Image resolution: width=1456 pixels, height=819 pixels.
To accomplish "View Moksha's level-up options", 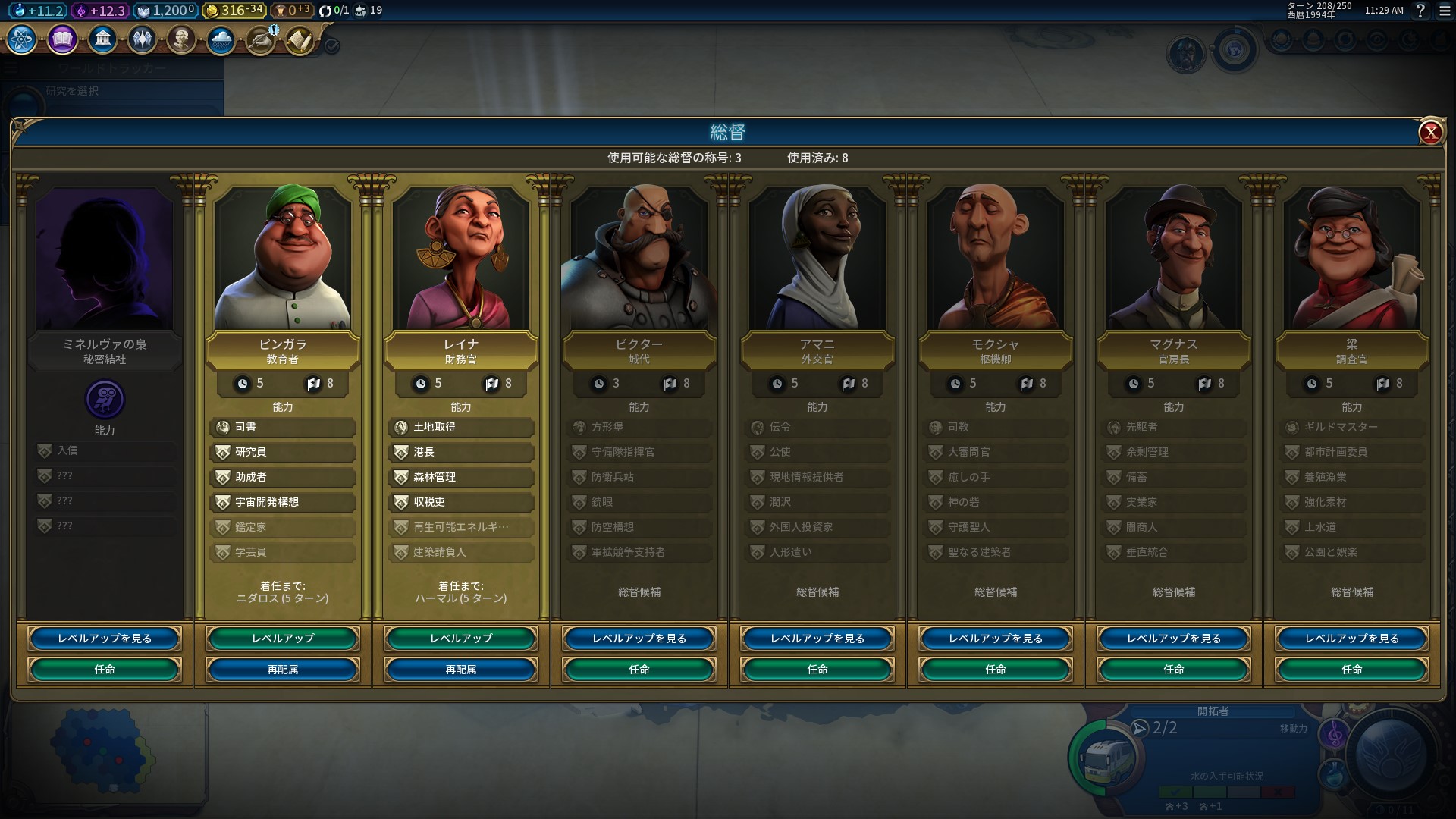I will point(996,639).
